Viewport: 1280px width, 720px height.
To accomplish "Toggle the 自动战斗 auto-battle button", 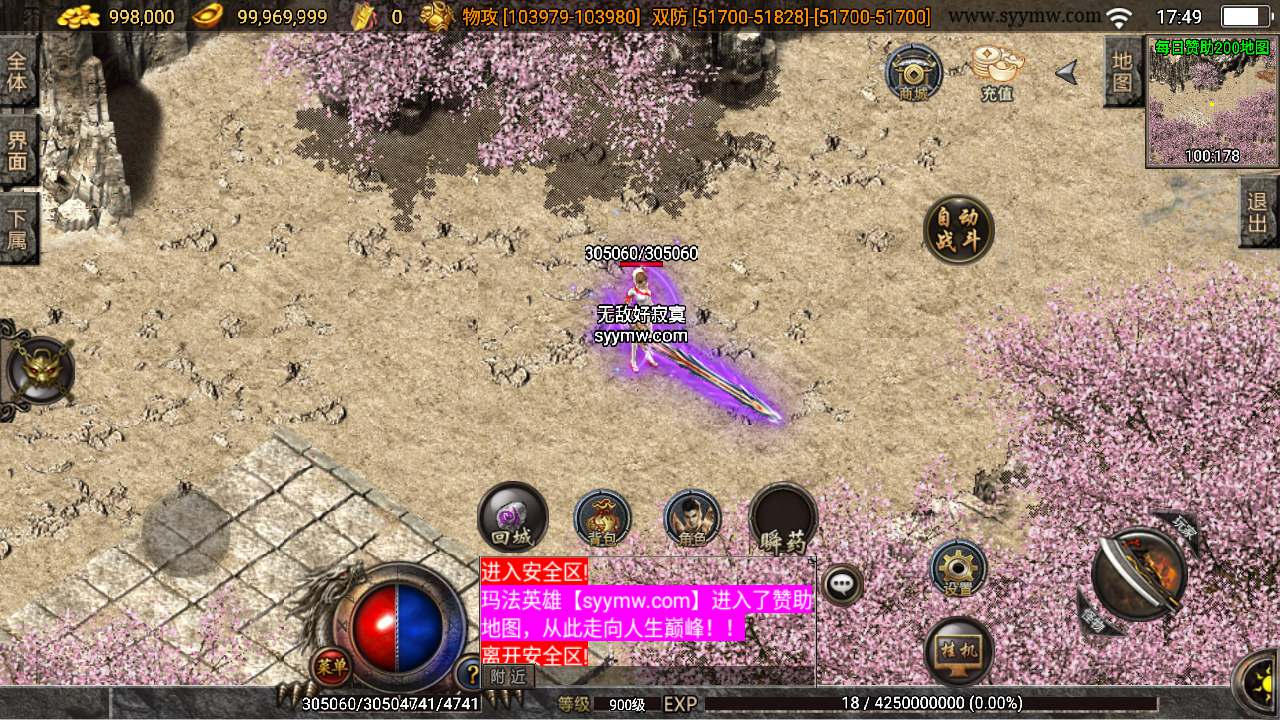I will 958,230.
